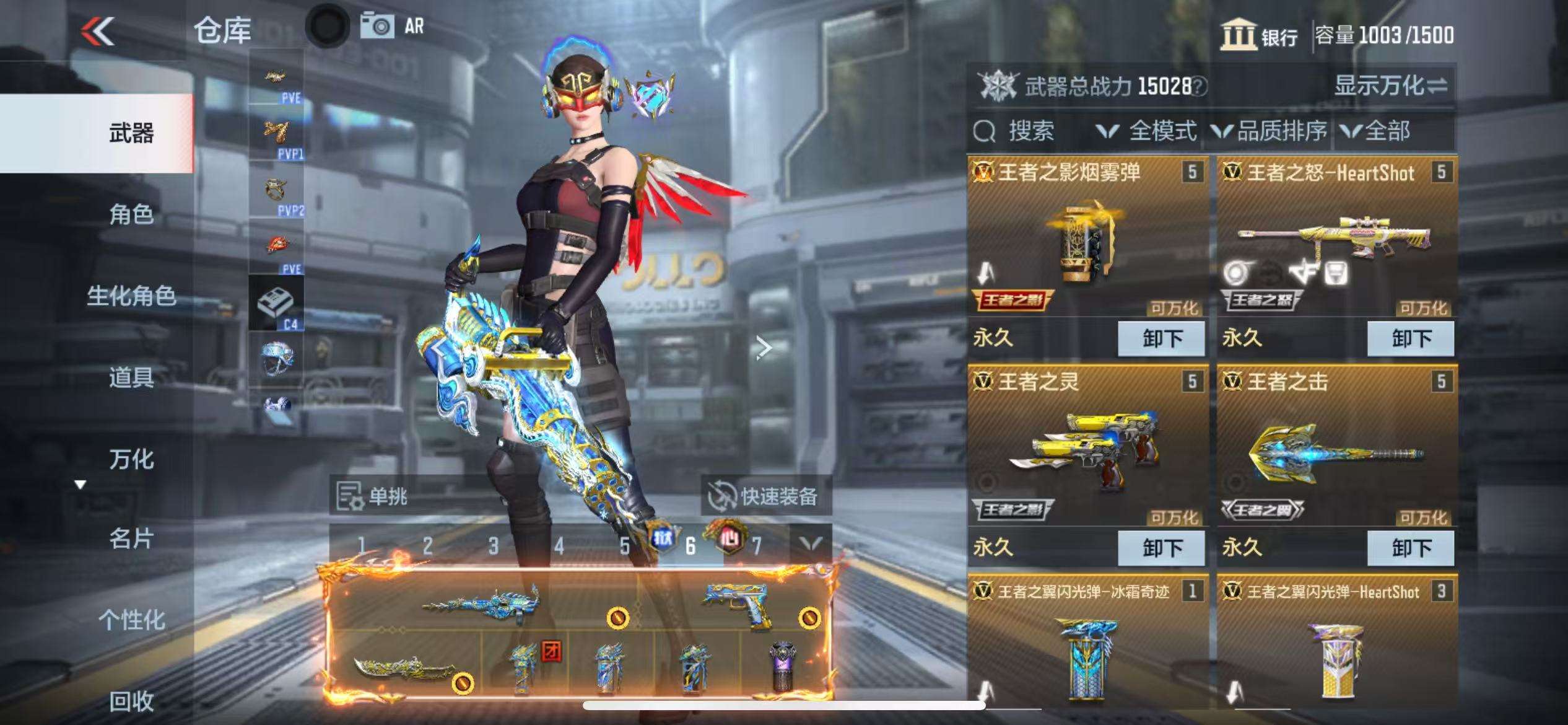Tap the 快速装备 quick equip button
The width and height of the screenshot is (1568, 725).
(765, 496)
